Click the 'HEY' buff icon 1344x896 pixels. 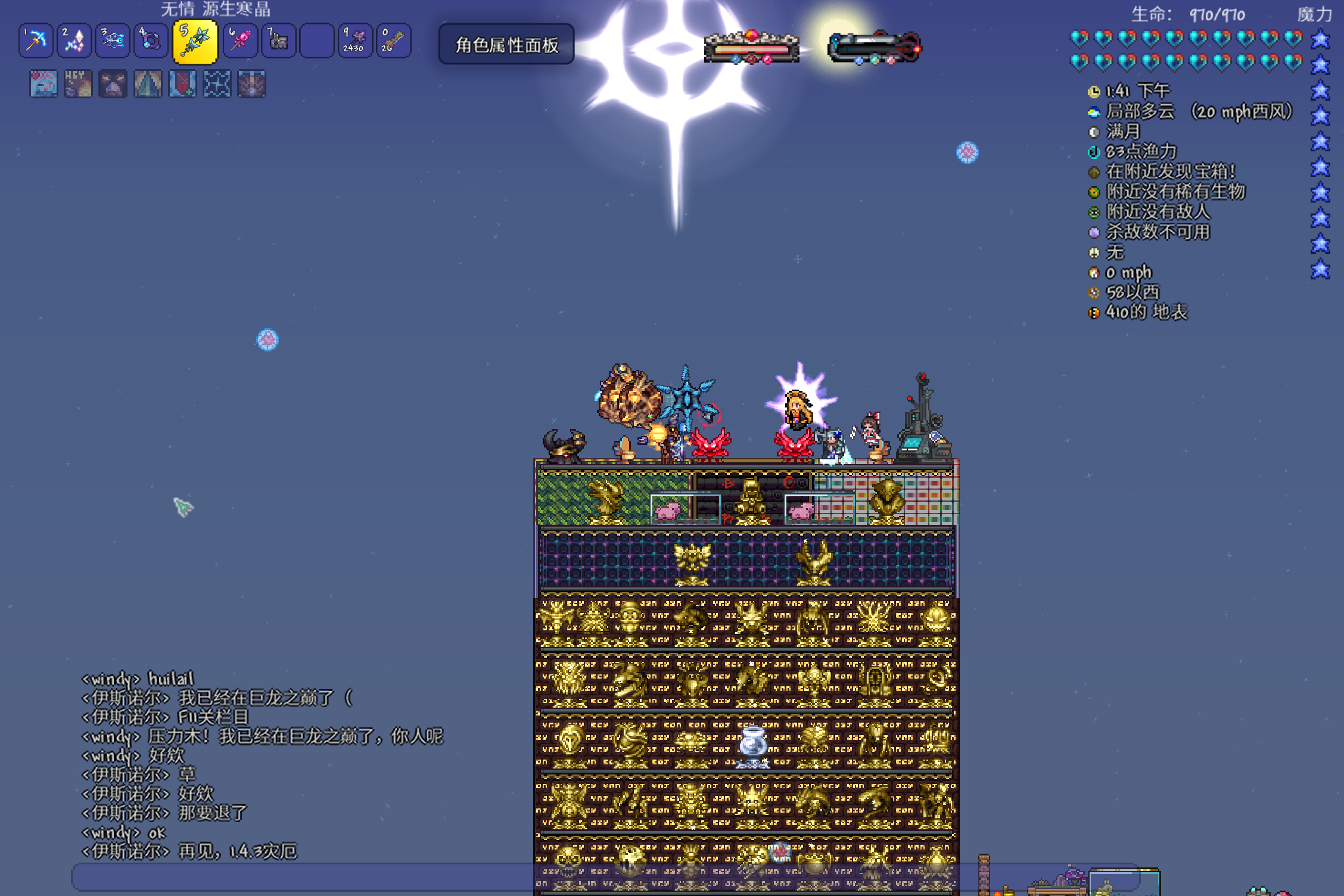[78, 84]
